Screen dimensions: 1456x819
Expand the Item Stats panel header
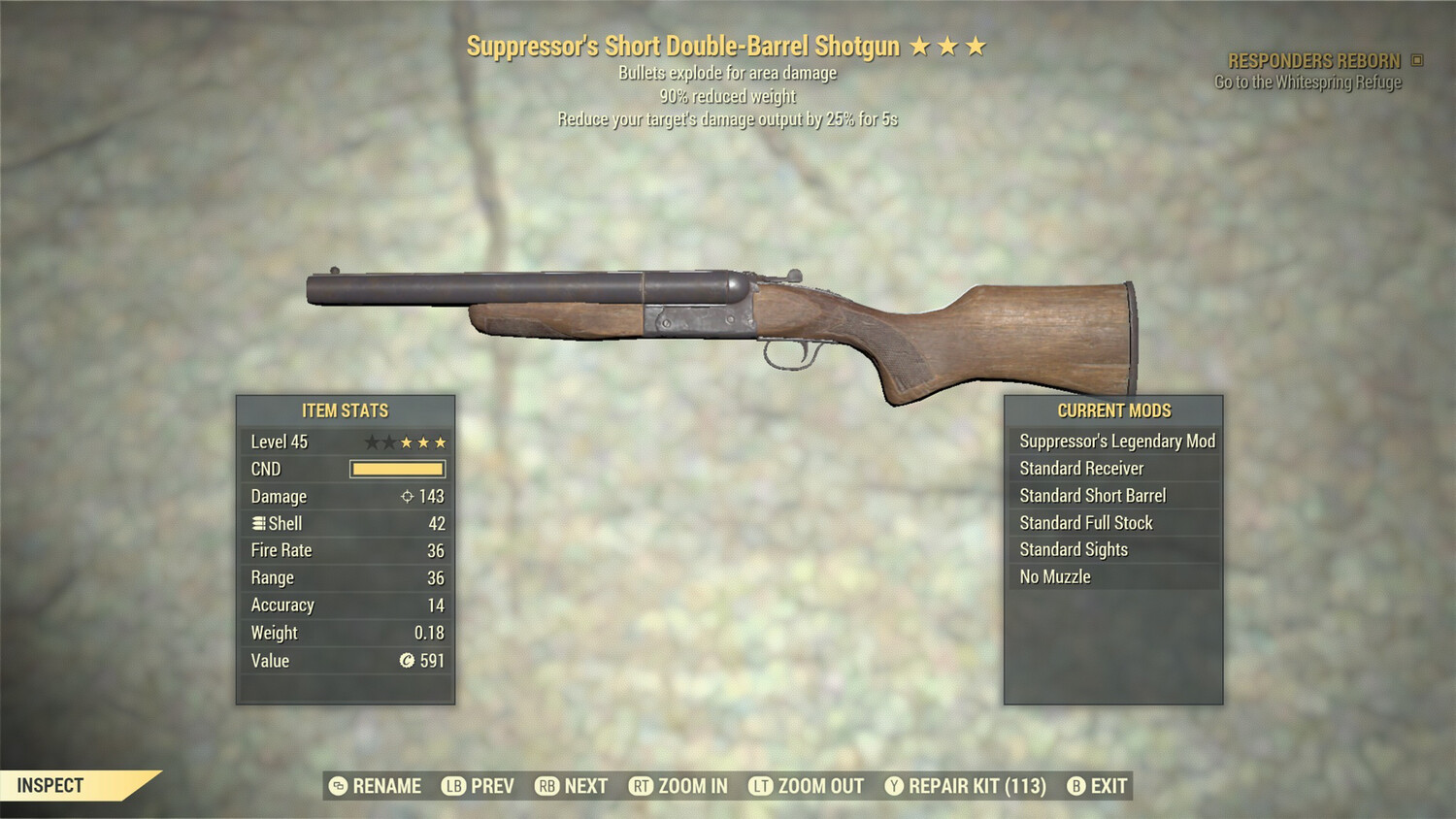click(x=345, y=409)
